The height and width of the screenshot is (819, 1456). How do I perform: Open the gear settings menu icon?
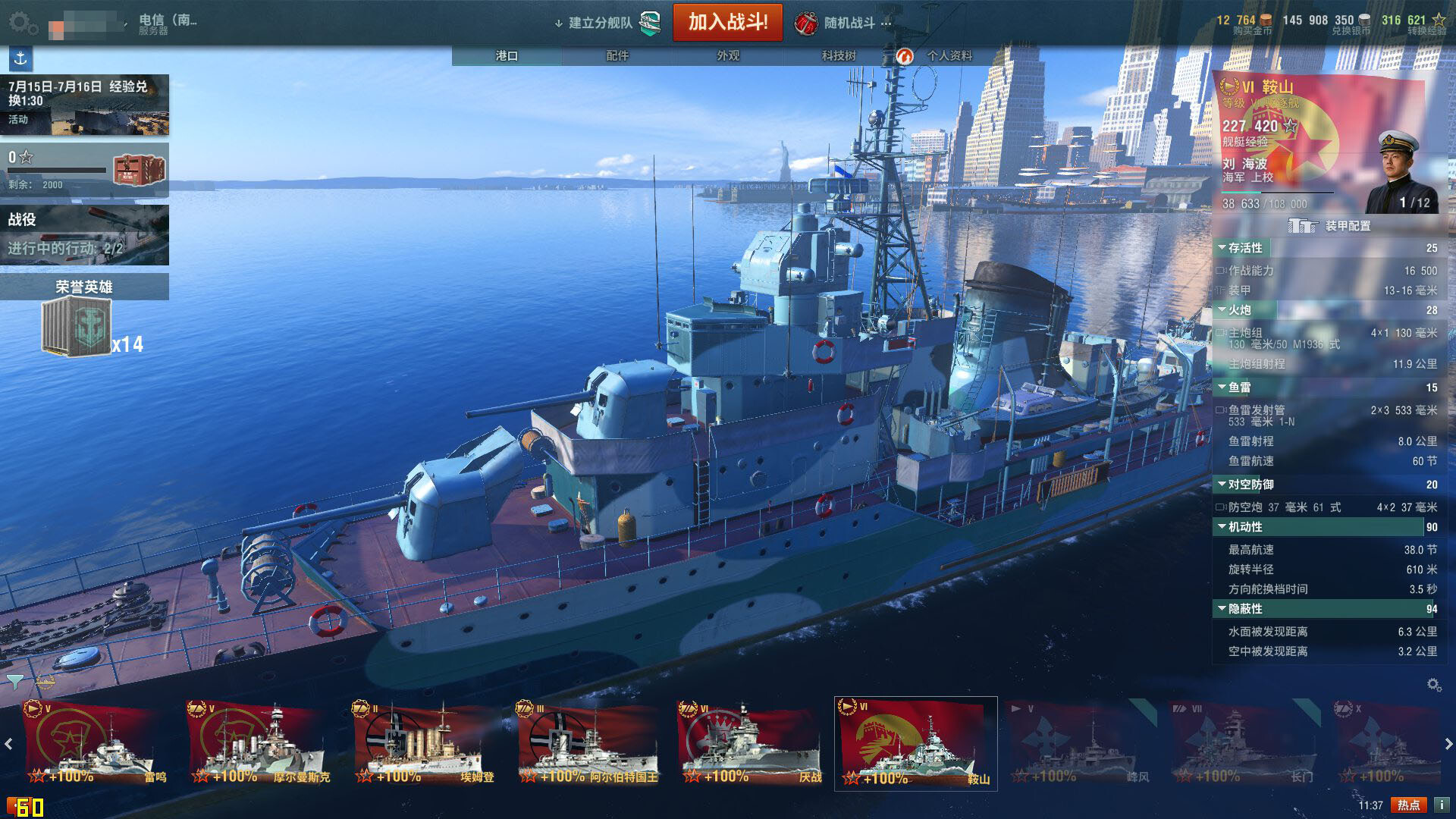pyautogui.click(x=23, y=23)
